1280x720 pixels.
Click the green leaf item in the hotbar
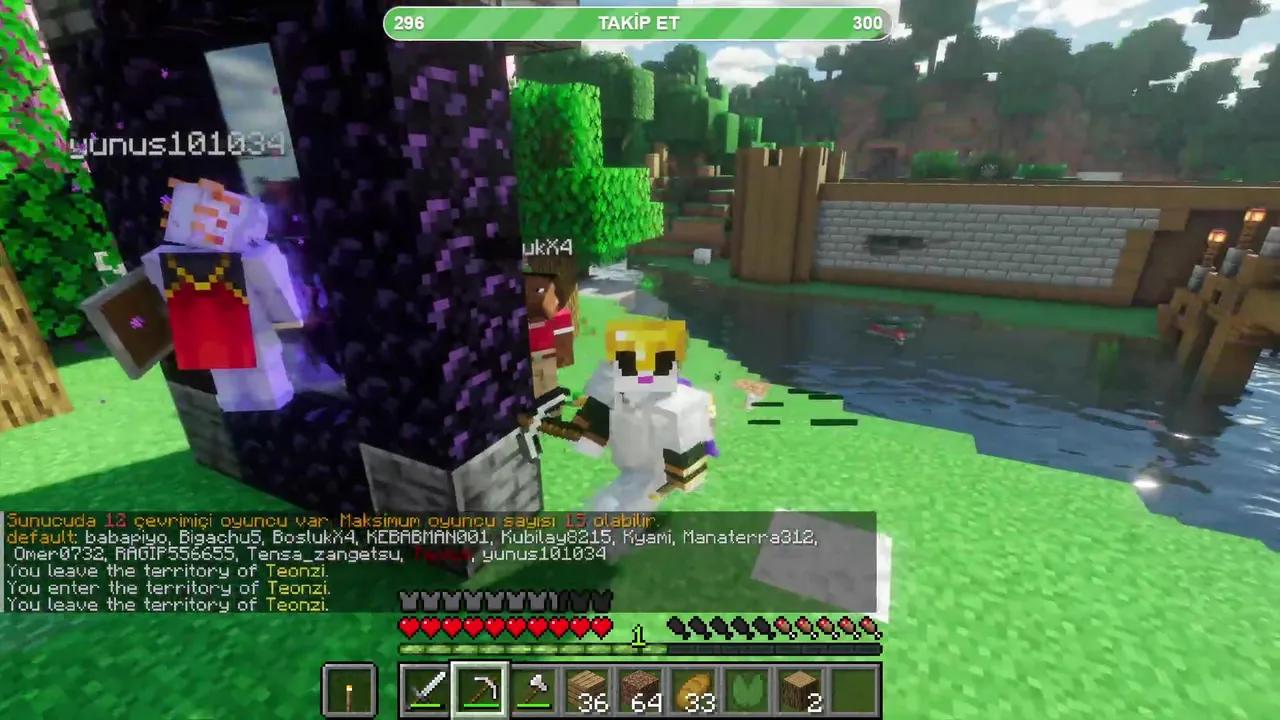[x=750, y=687]
